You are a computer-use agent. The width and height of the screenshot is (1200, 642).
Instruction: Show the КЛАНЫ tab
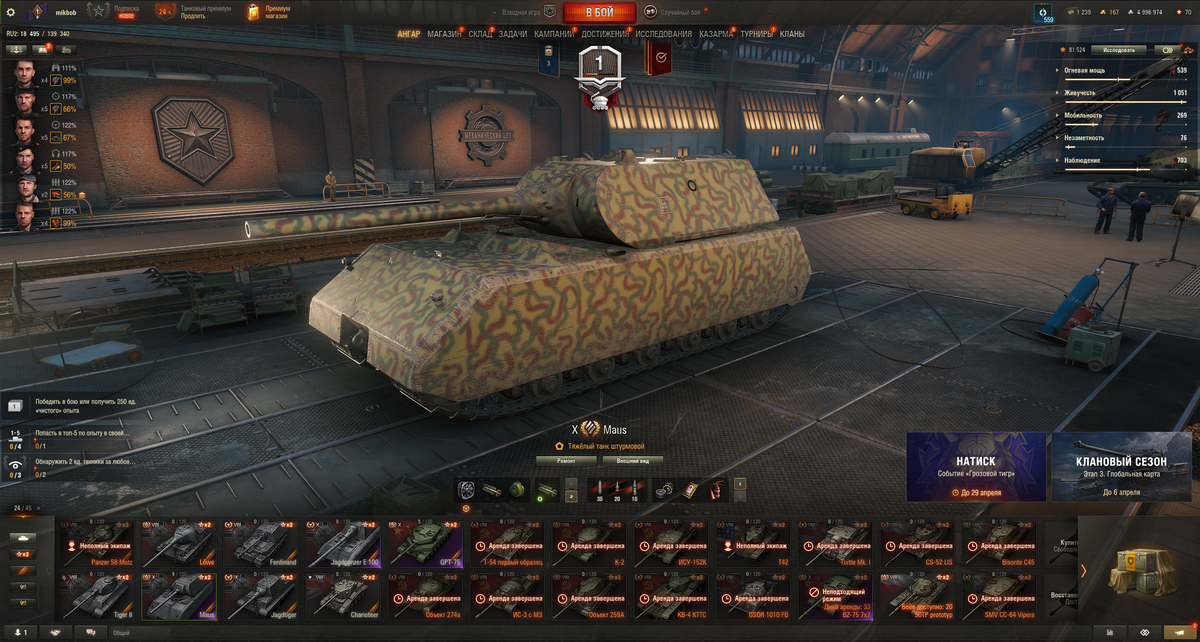click(x=792, y=34)
